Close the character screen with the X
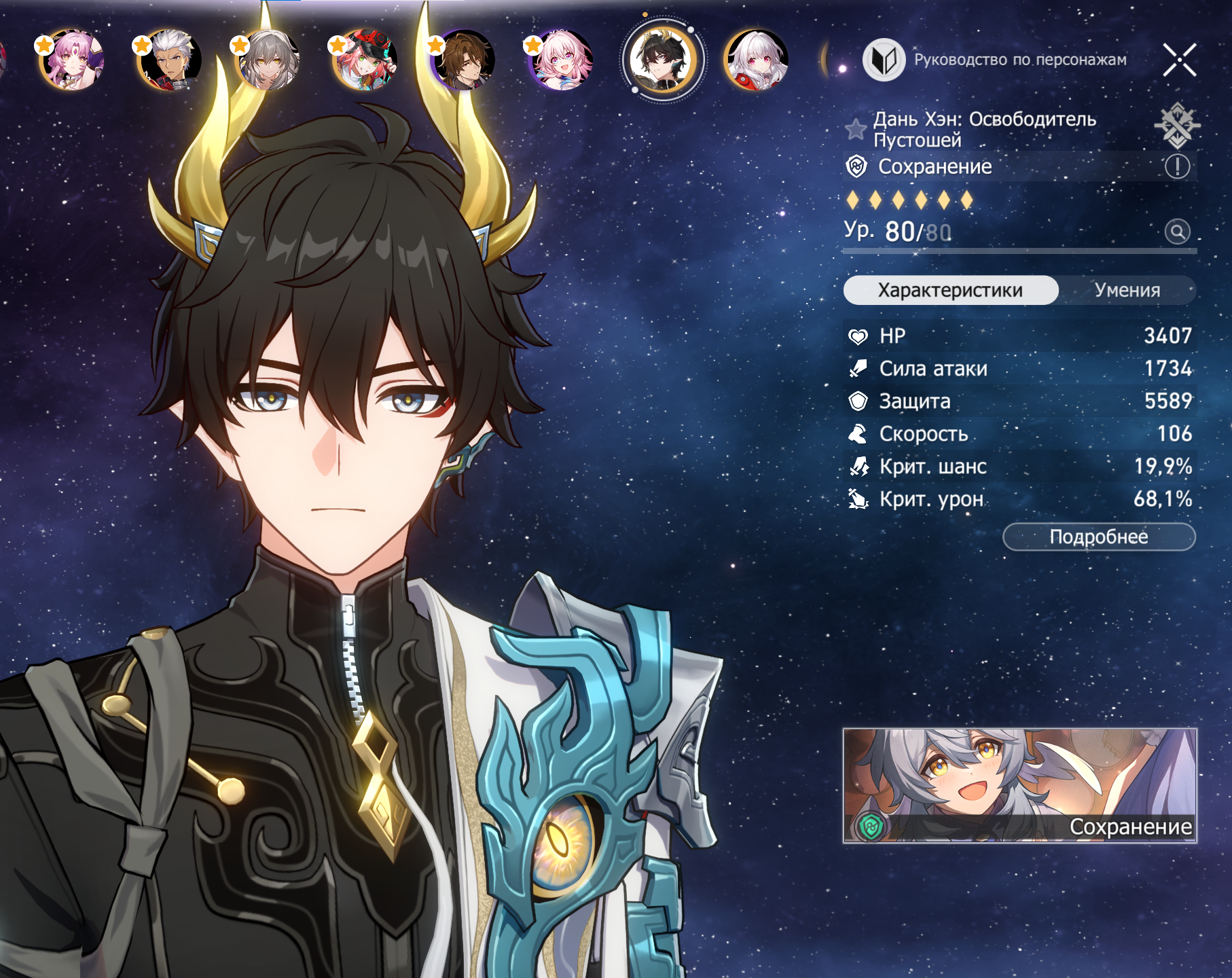Viewport: 1232px width, 978px height. [1179, 60]
